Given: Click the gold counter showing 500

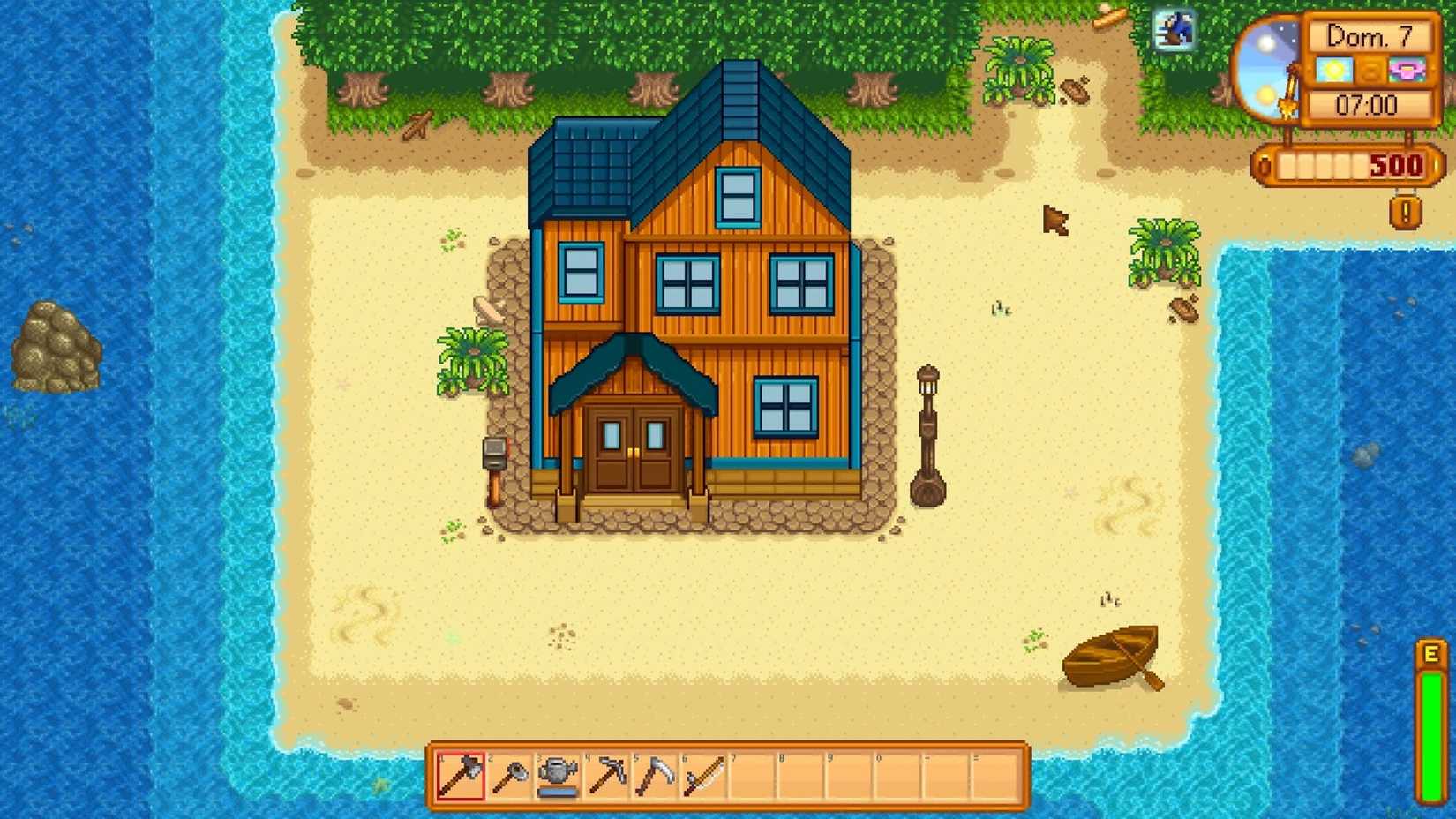Looking at the screenshot, I should coord(1394,166).
